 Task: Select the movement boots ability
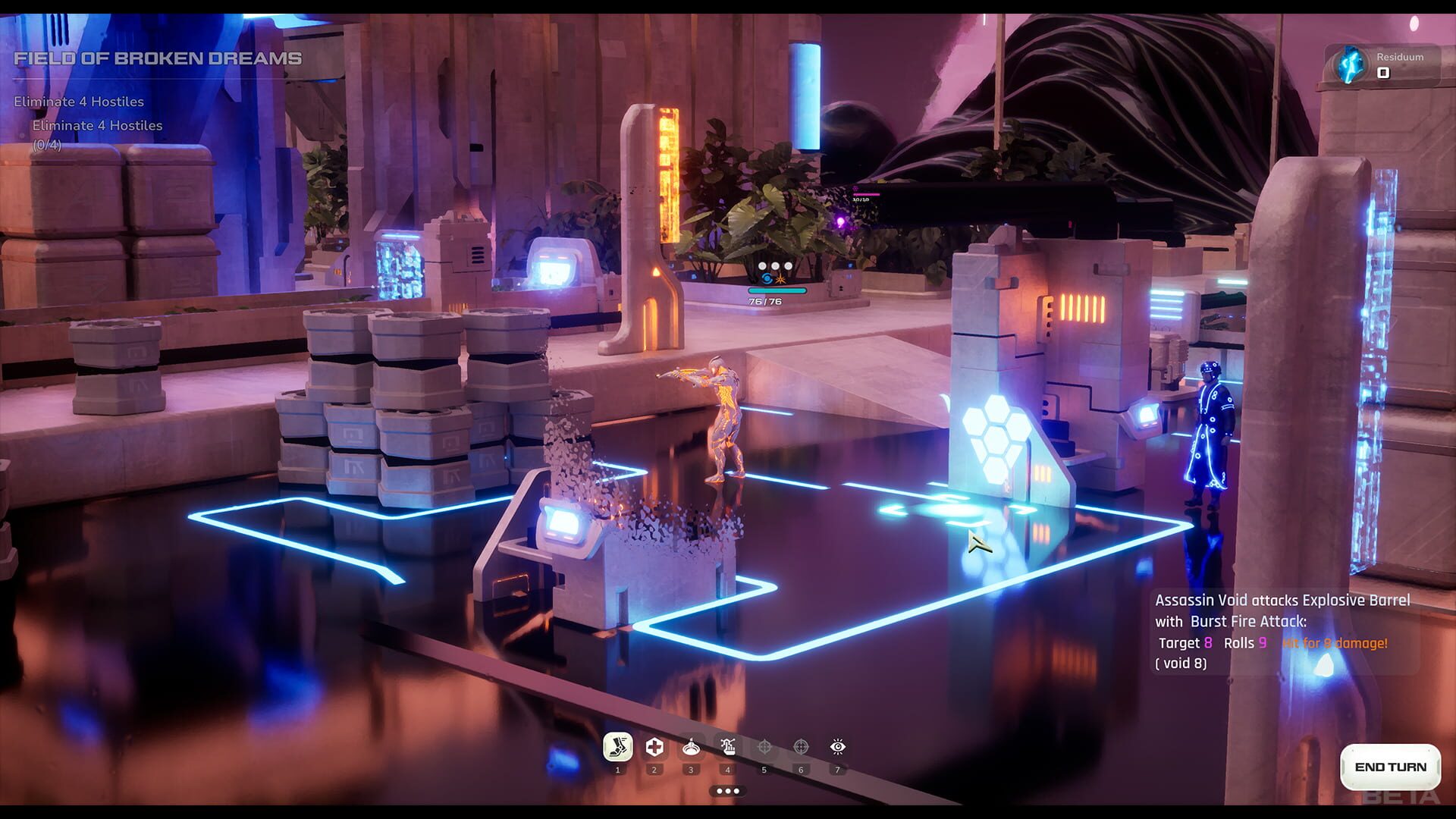[617, 747]
